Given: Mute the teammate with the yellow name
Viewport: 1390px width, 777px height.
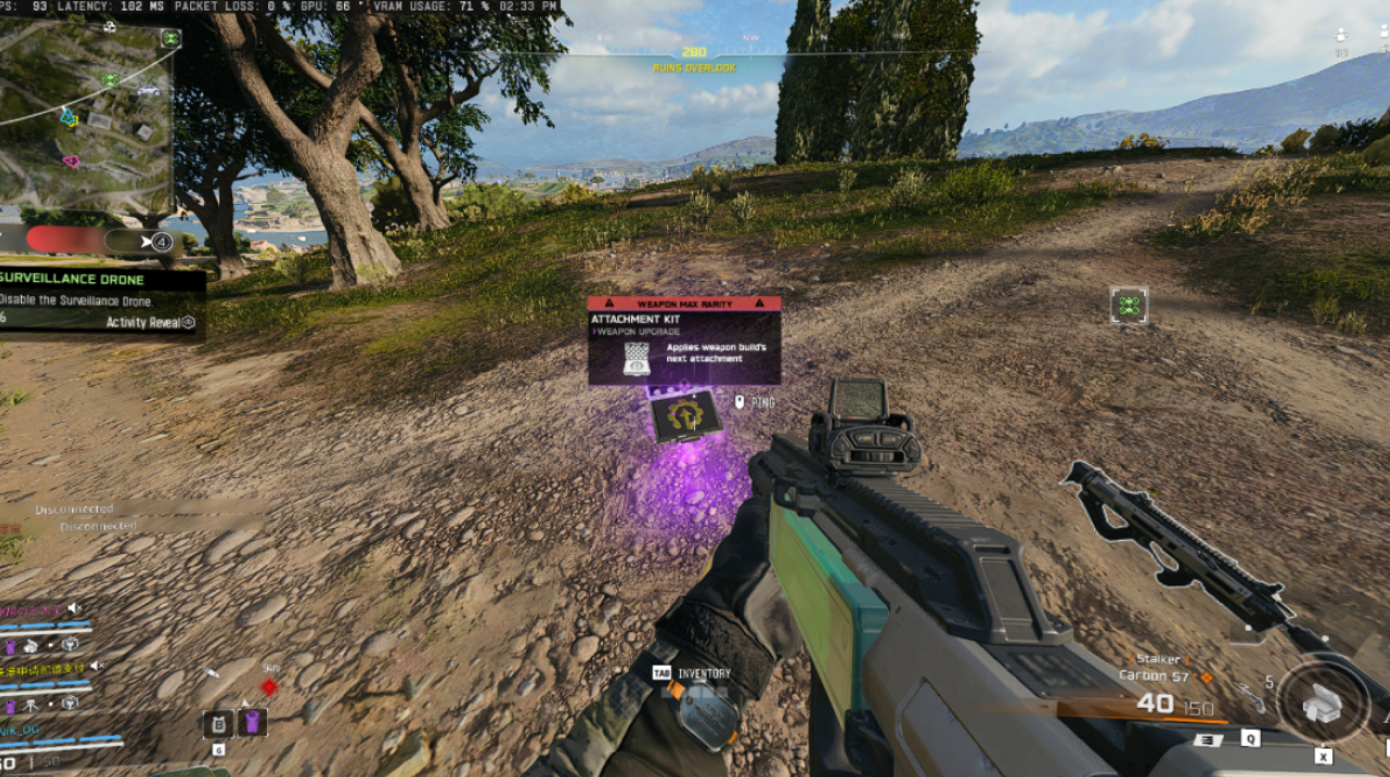Looking at the screenshot, I should 96,666.
